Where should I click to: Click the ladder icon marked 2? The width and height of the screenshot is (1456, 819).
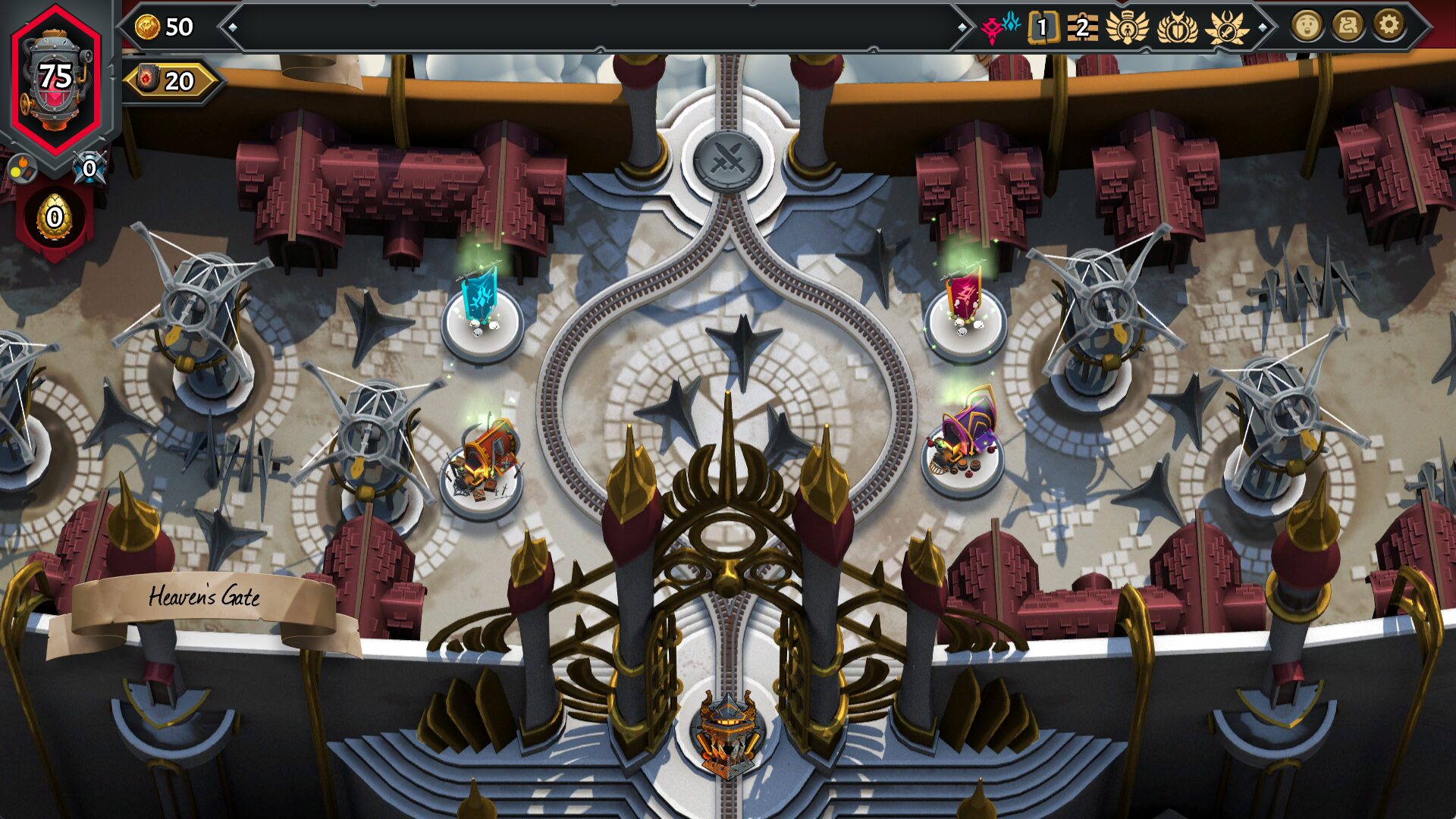point(1082,27)
